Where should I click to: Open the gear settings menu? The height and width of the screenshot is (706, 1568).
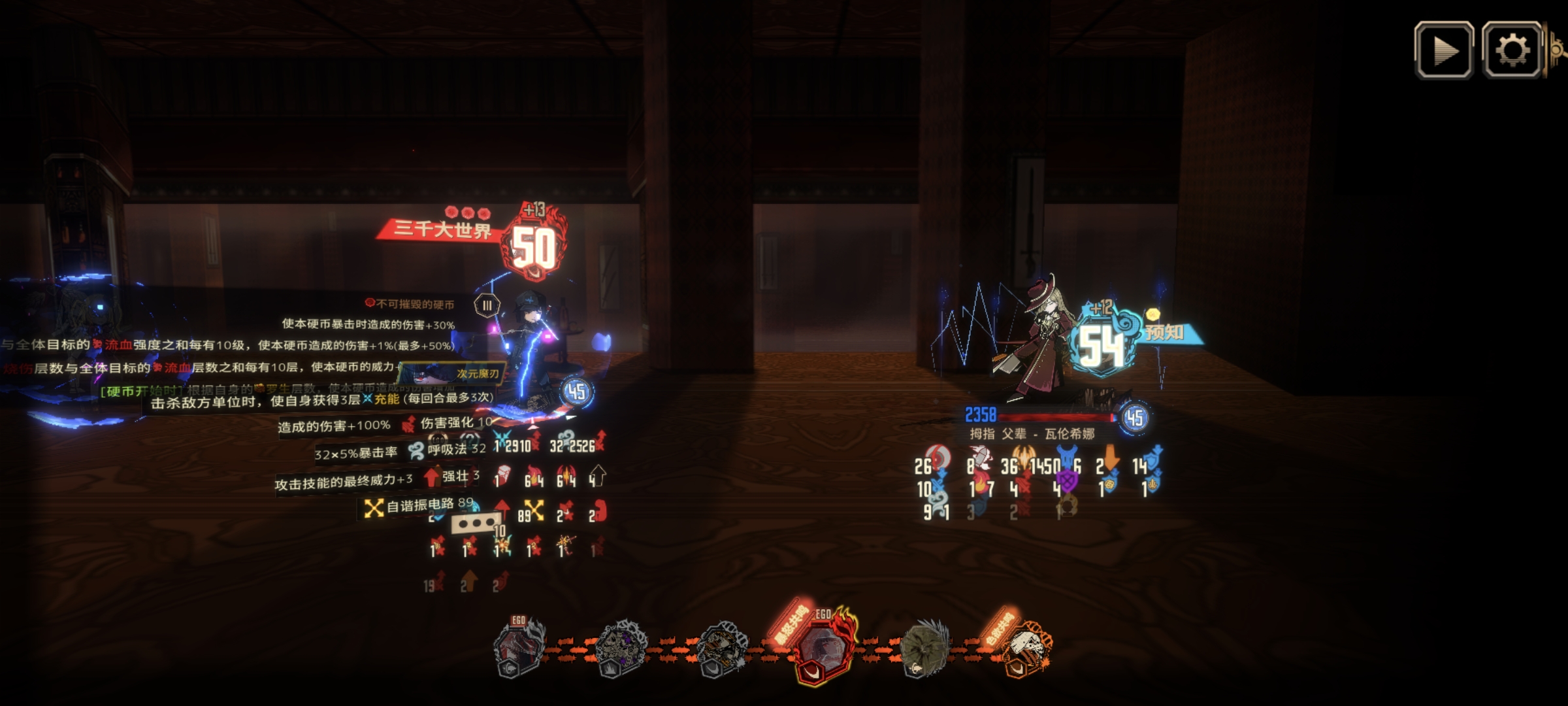pos(1512,51)
